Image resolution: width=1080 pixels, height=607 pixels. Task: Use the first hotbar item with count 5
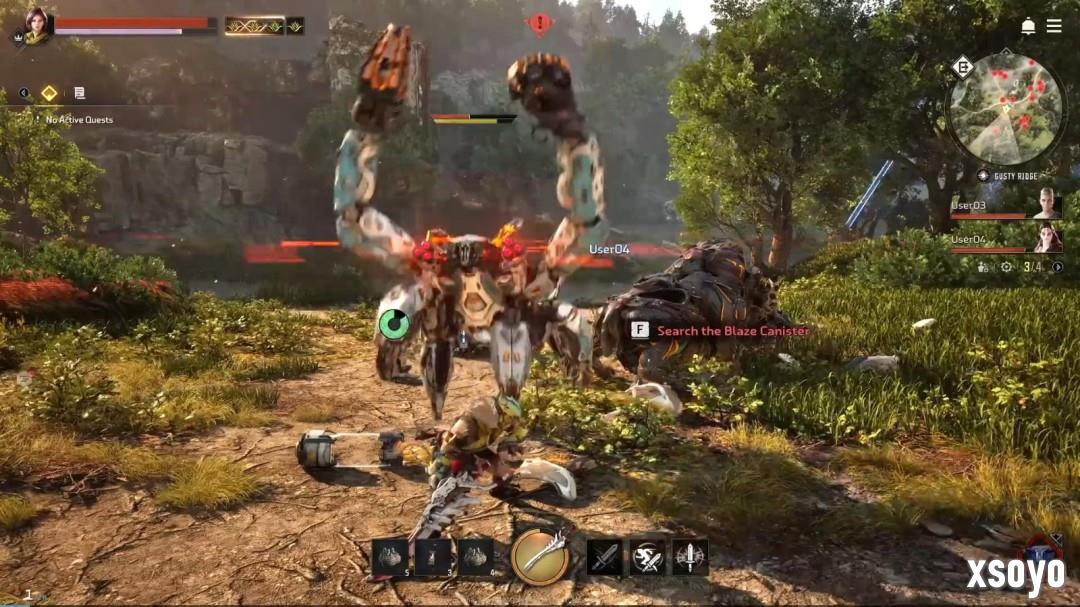(390, 557)
